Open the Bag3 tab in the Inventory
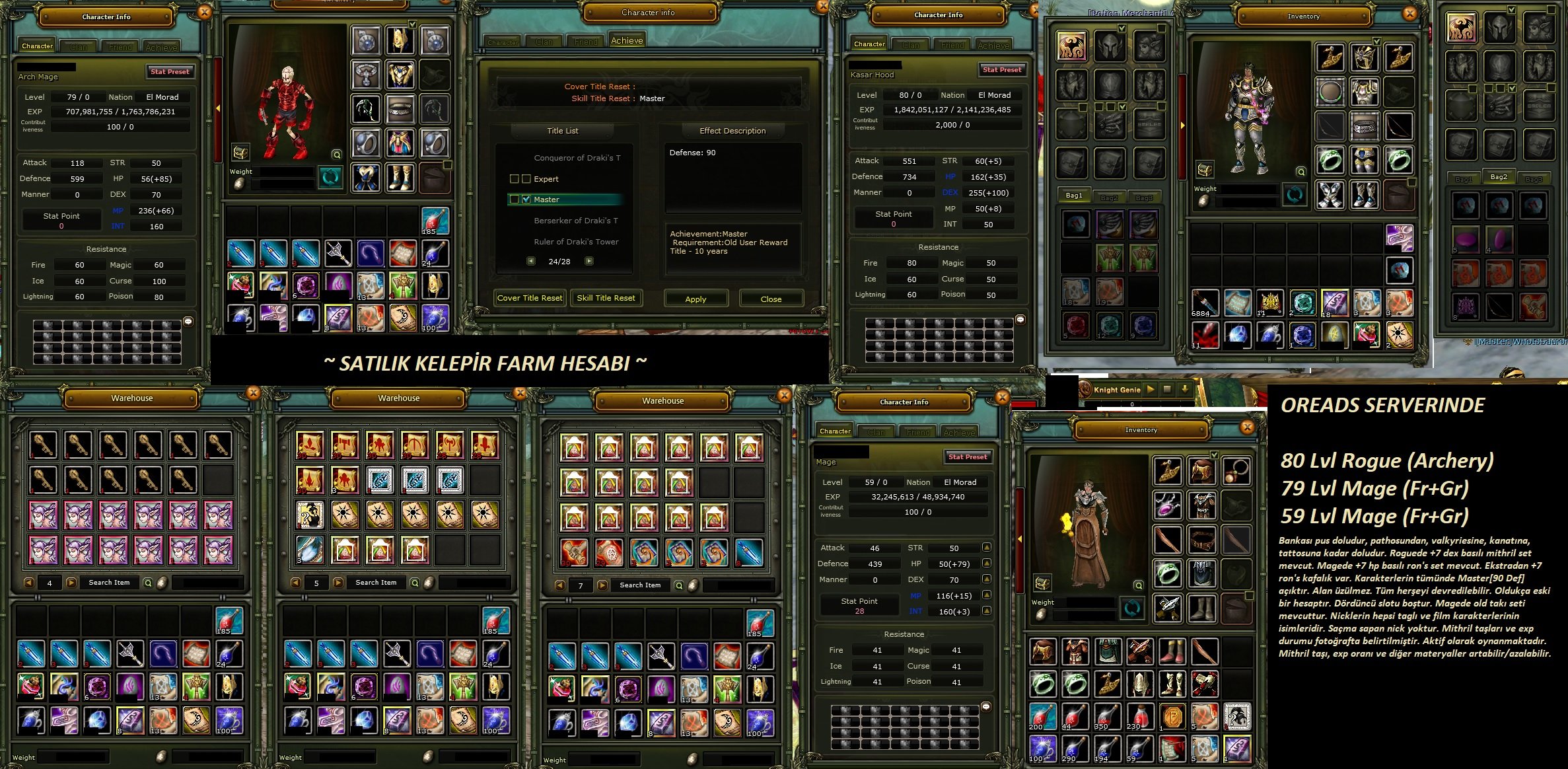 point(1535,178)
